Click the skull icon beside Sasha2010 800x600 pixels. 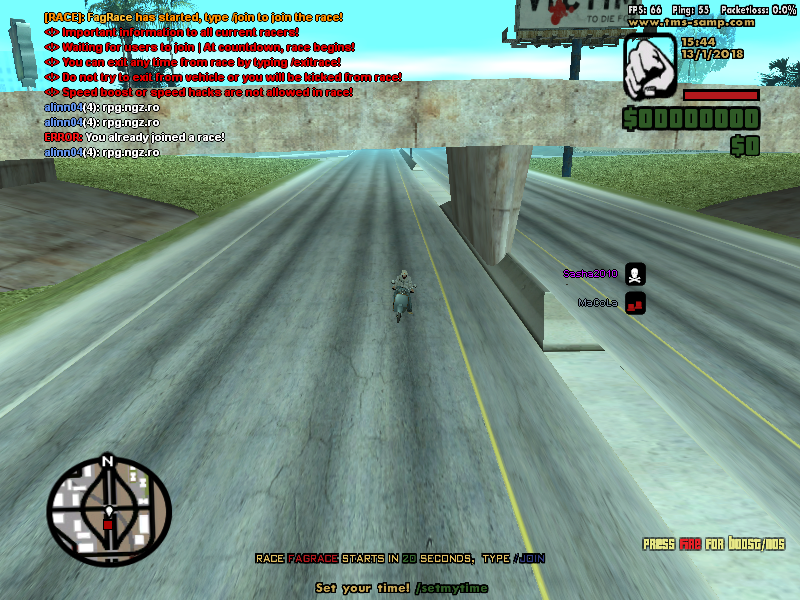(x=635, y=273)
